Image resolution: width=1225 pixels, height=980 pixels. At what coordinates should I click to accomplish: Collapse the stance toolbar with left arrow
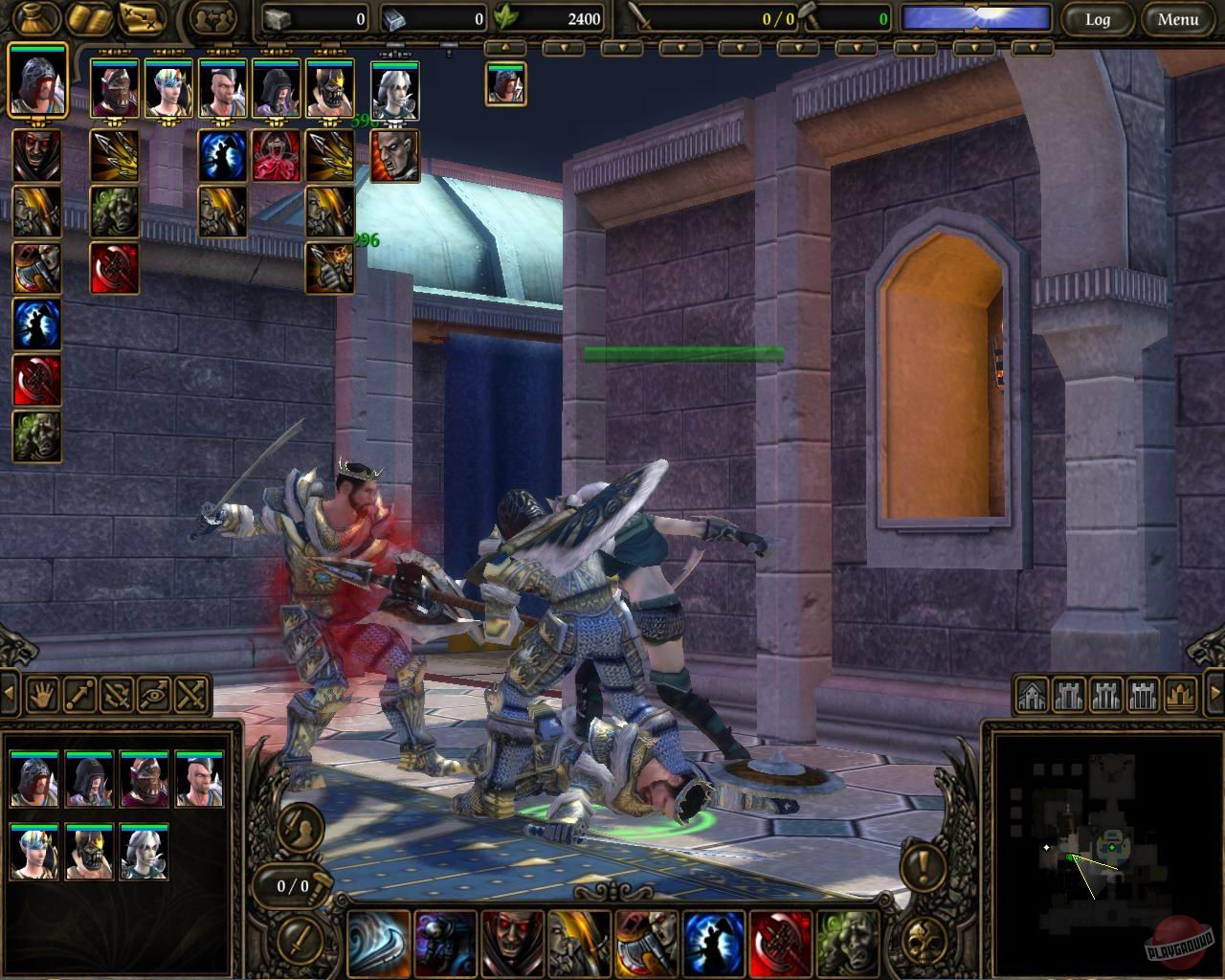(x=11, y=693)
